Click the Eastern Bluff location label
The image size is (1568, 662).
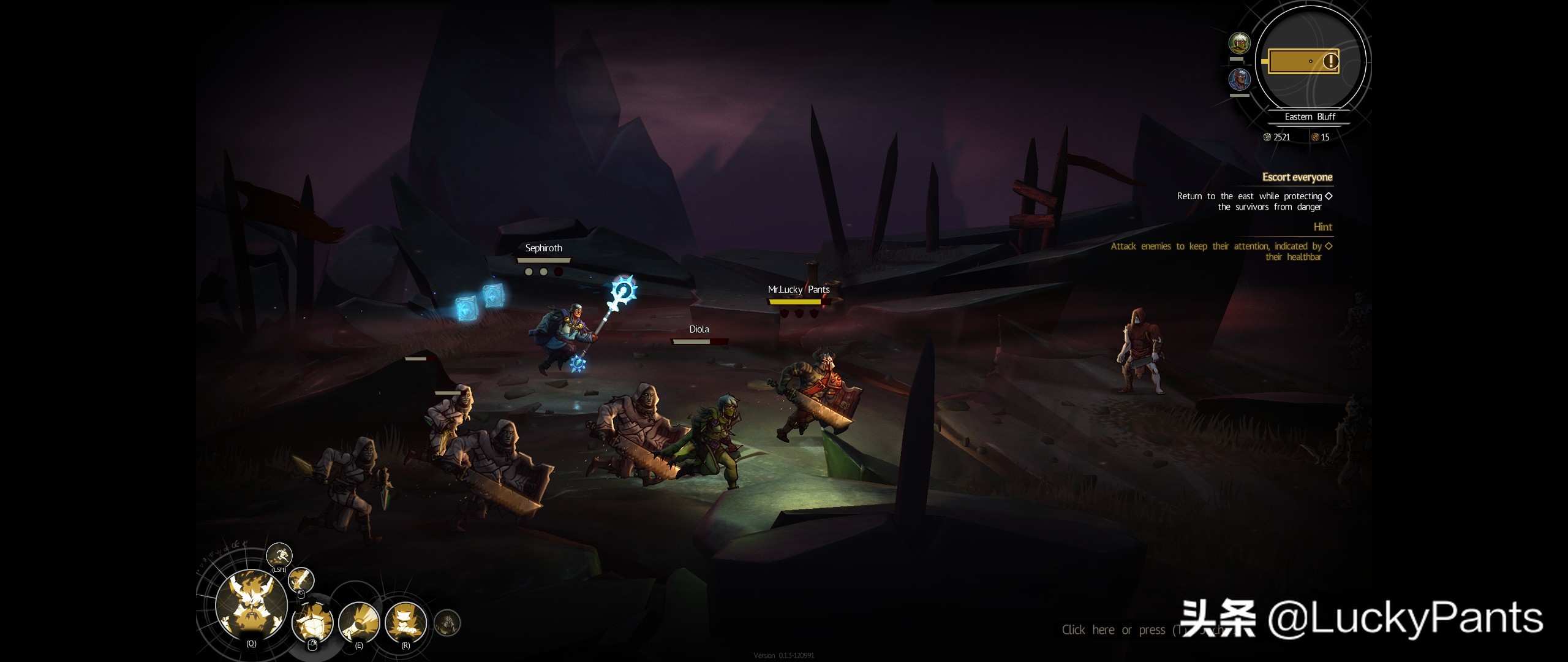pos(1310,116)
